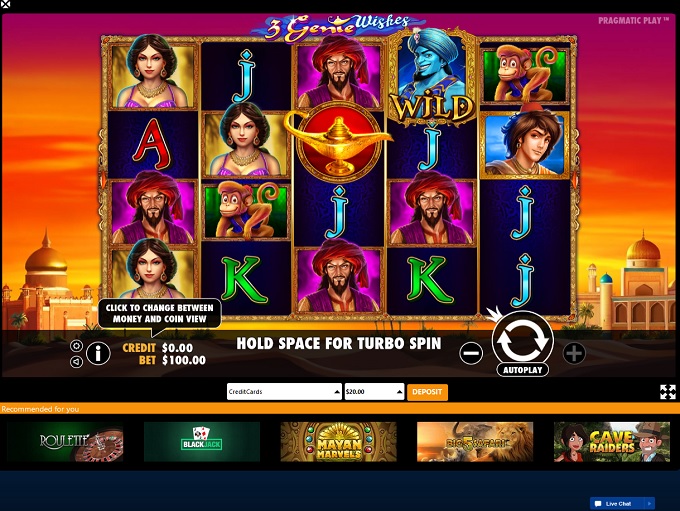Open the $20.00 deposit amount dropdown
680x511 pixels.
pyautogui.click(x=374, y=392)
